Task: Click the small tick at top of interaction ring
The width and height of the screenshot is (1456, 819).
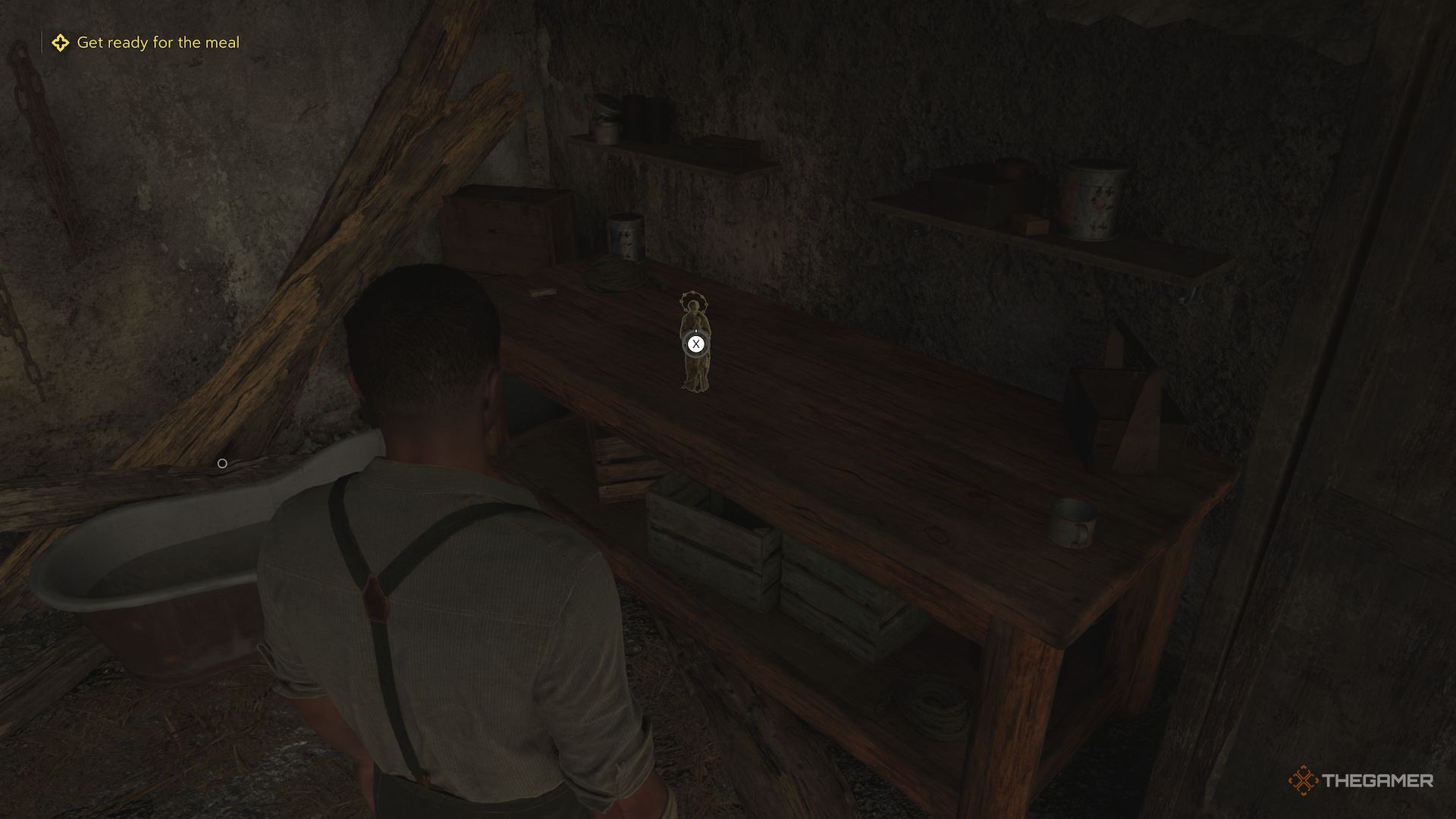Action: coord(696,331)
